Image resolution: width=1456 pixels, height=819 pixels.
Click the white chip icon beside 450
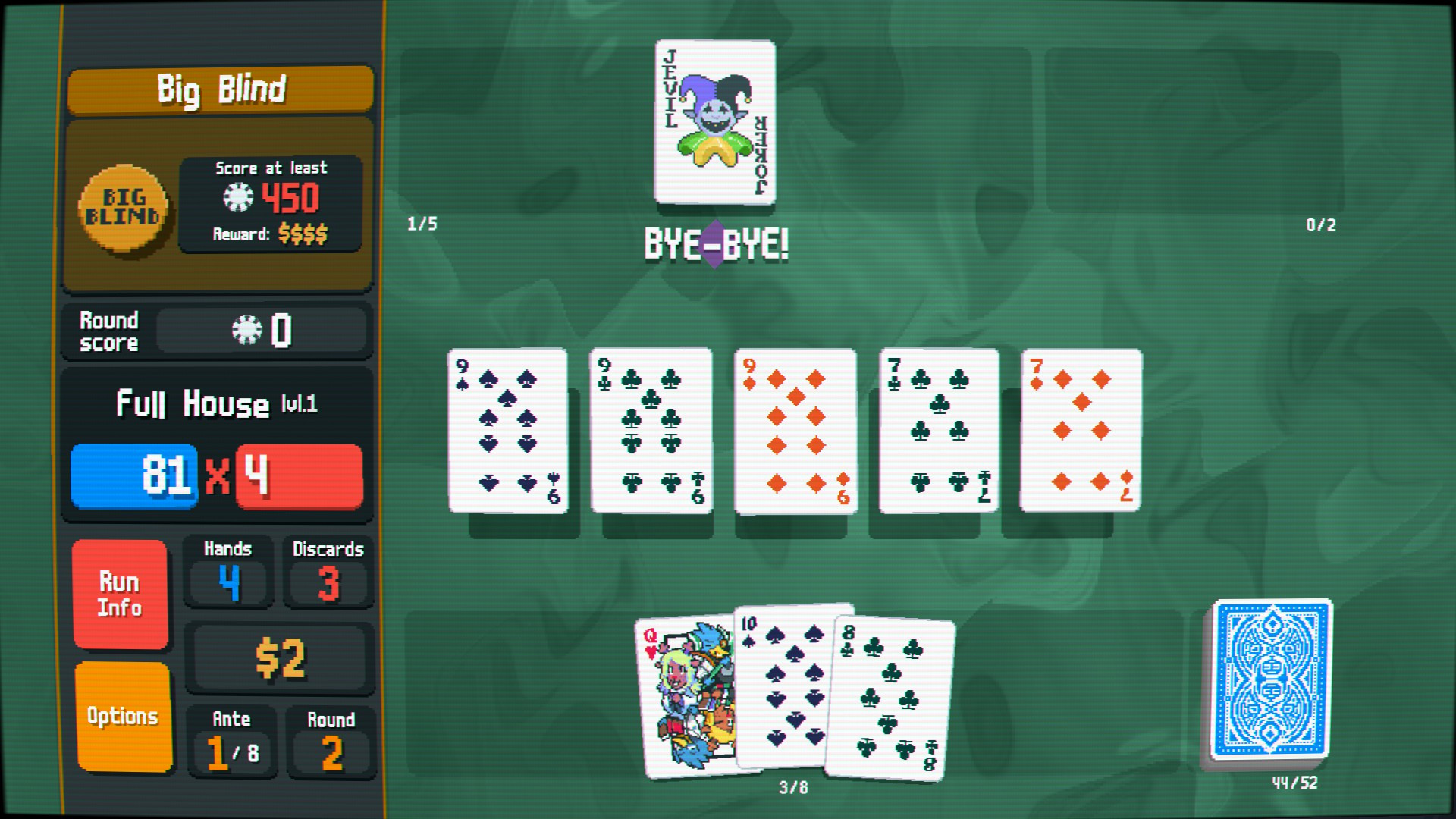pyautogui.click(x=237, y=196)
